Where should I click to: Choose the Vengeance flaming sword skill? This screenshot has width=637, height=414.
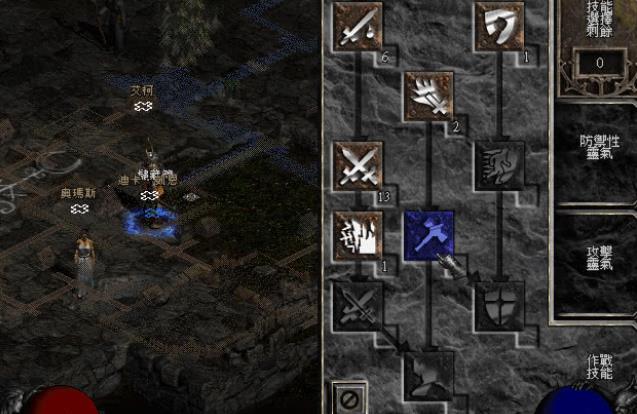(358, 234)
